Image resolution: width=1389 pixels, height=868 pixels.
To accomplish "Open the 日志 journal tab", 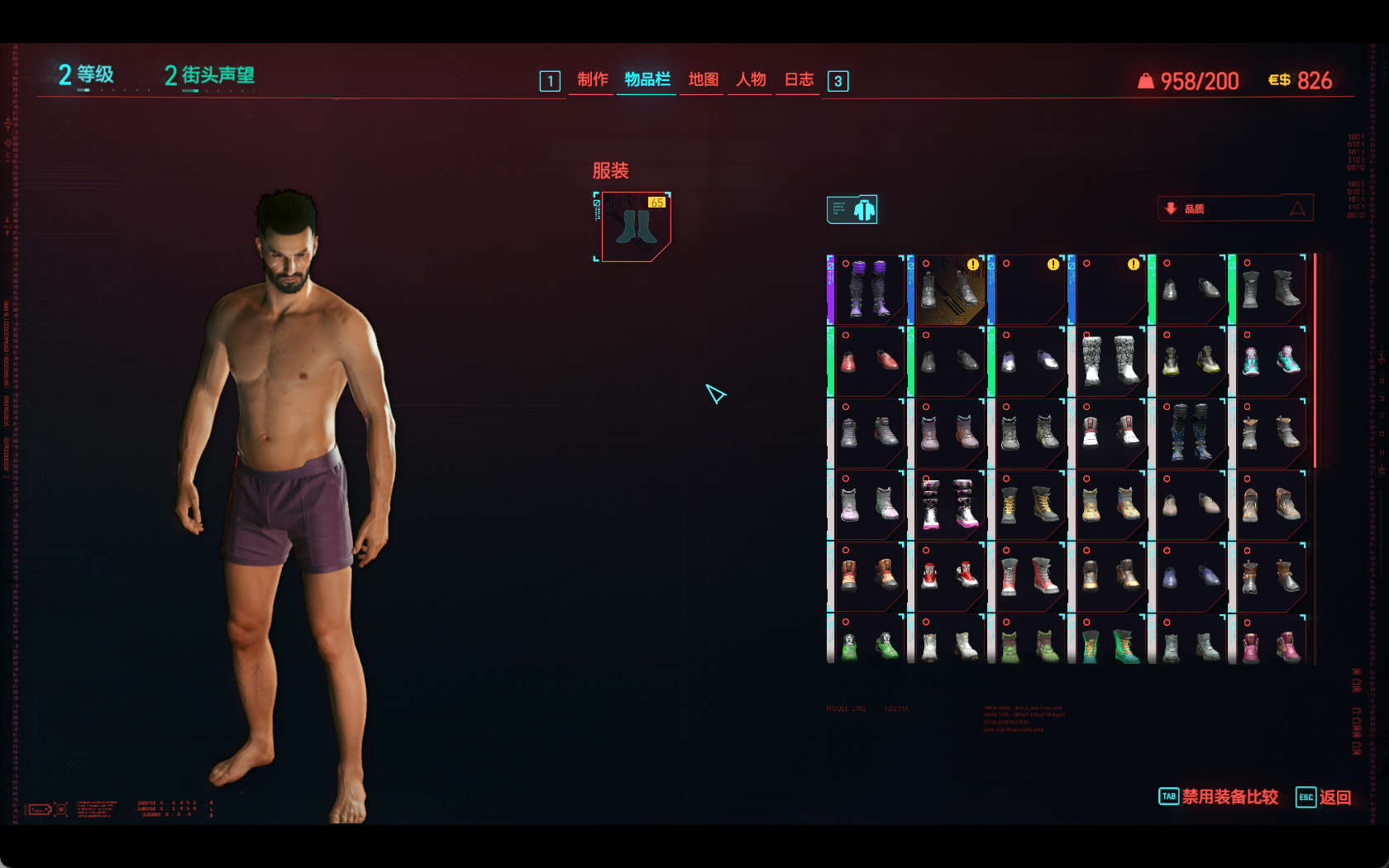I will click(x=799, y=79).
